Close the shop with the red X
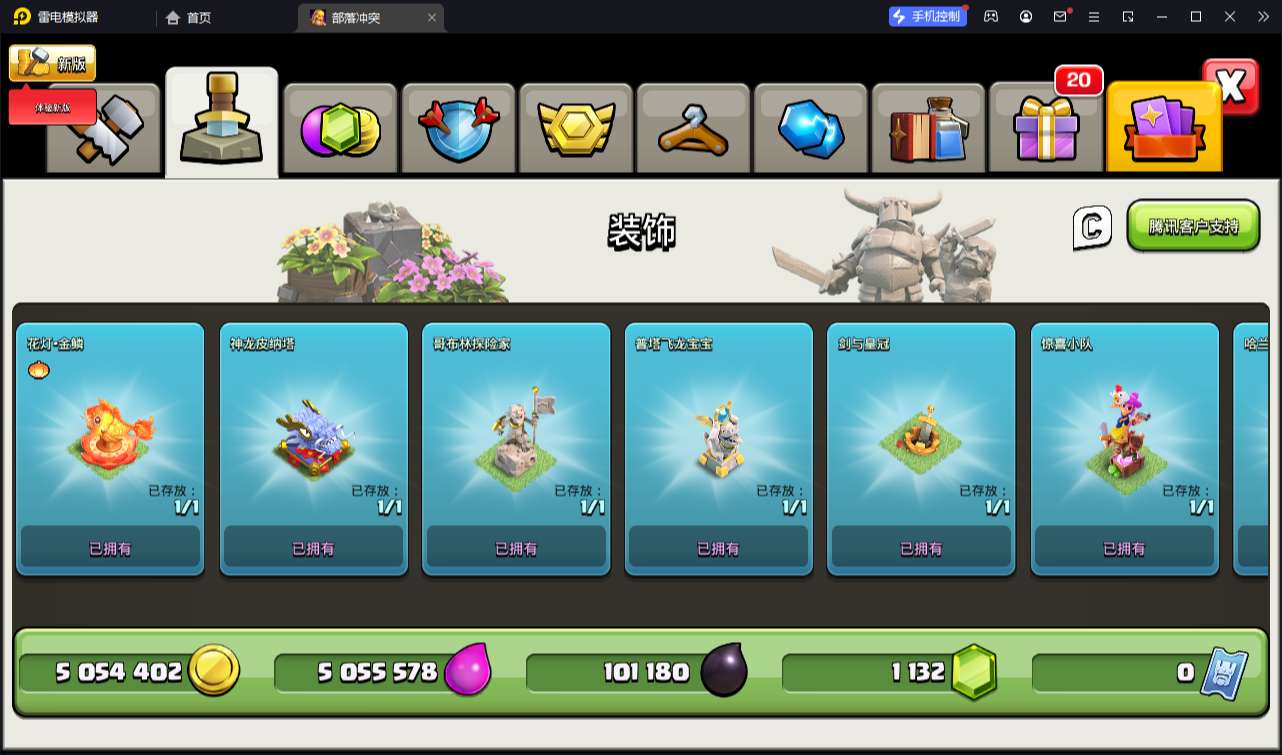Viewport: 1282px width, 755px height. pos(1231,87)
